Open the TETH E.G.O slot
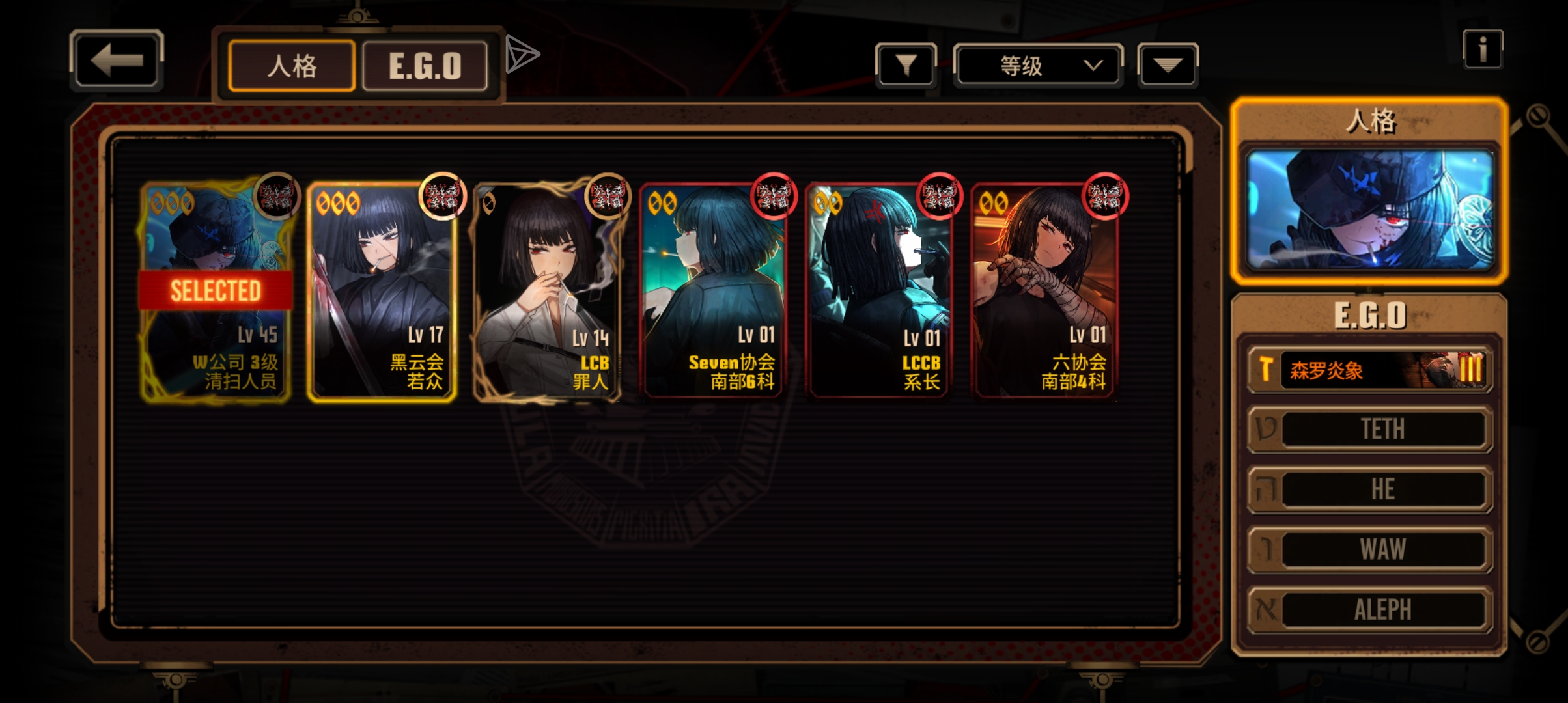1568x703 pixels. pyautogui.click(x=1370, y=429)
